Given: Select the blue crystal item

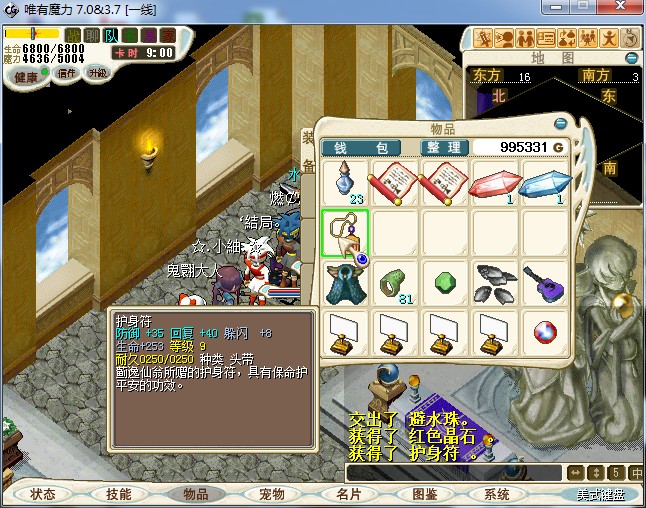Looking at the screenshot, I should coord(545,183).
